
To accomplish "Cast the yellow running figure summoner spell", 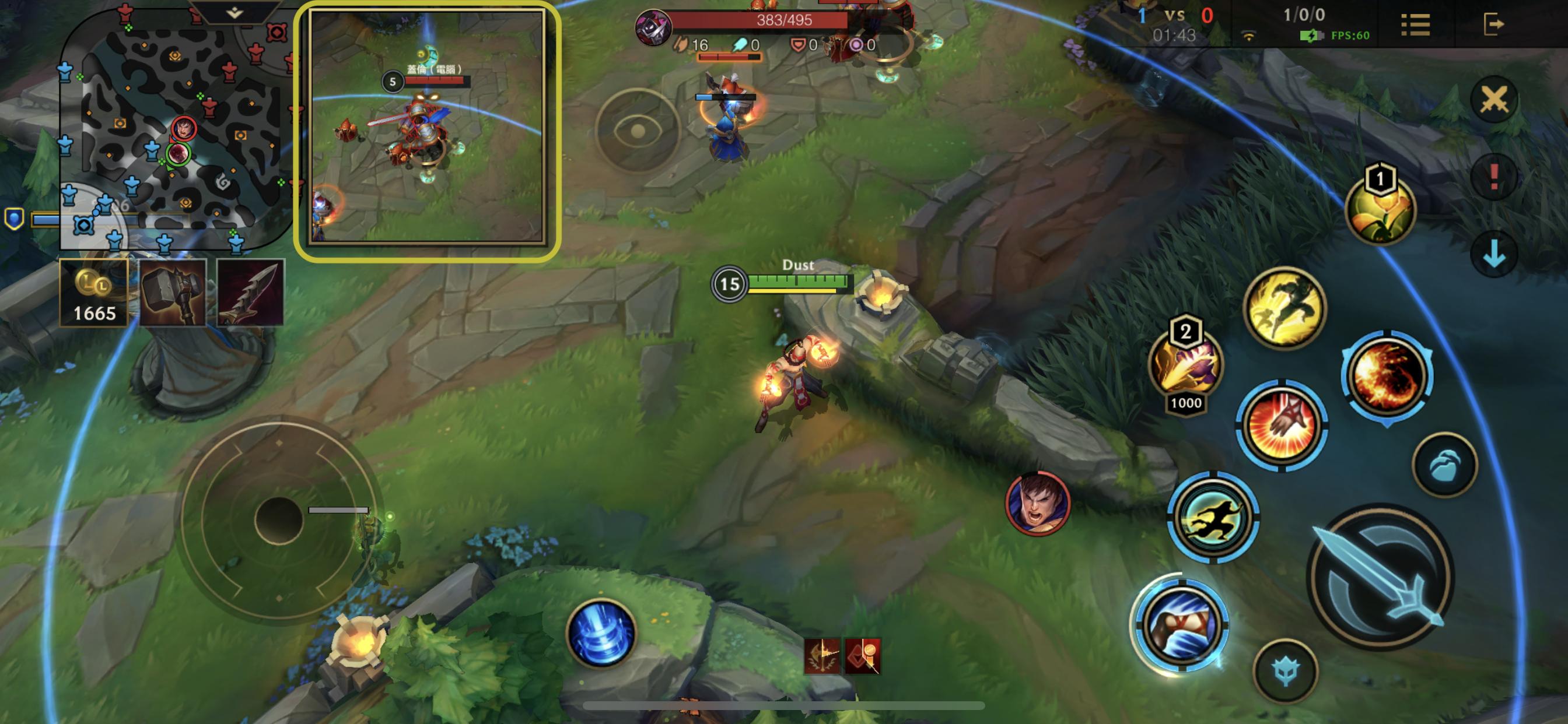I will [1284, 308].
